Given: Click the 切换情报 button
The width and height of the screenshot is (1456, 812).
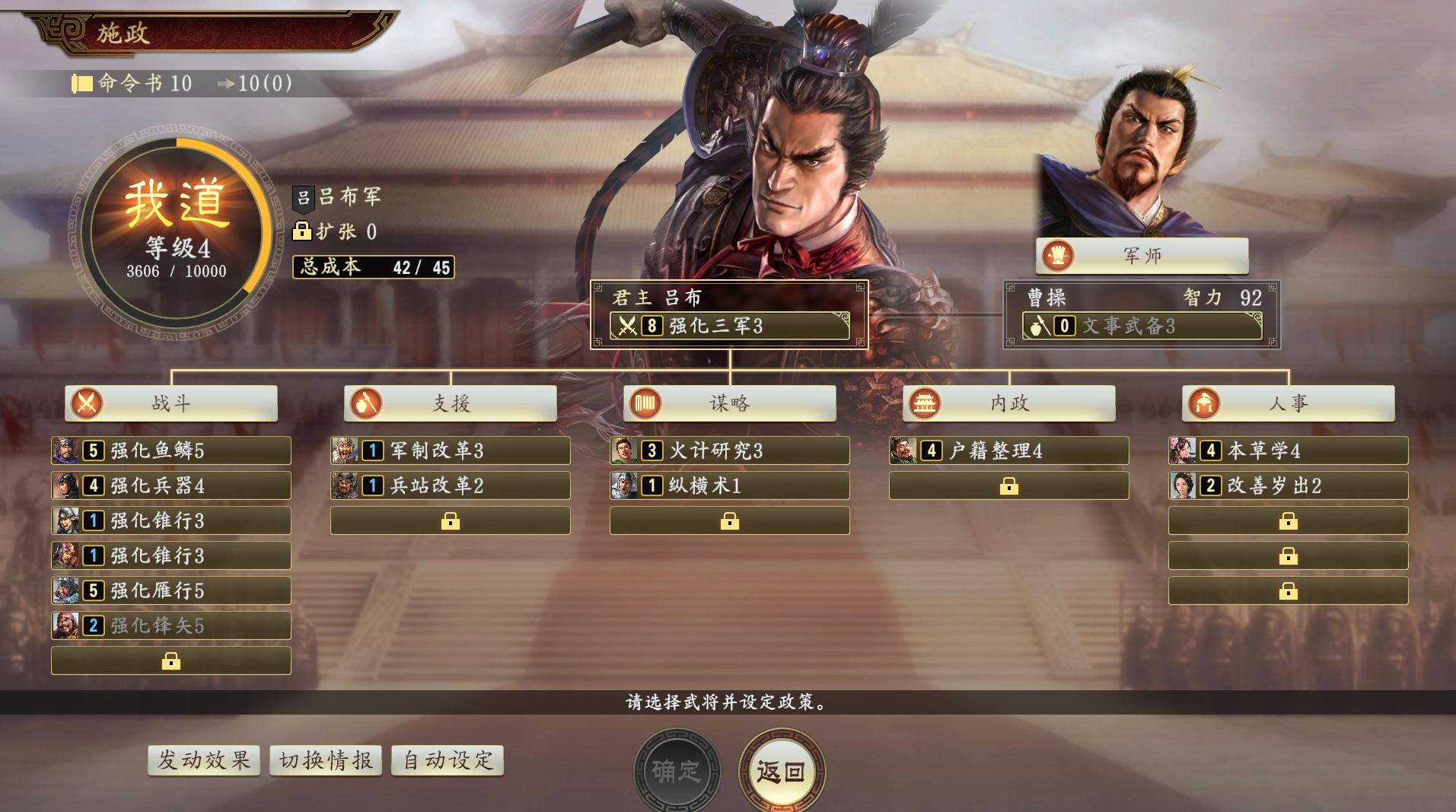Looking at the screenshot, I should 324,759.
